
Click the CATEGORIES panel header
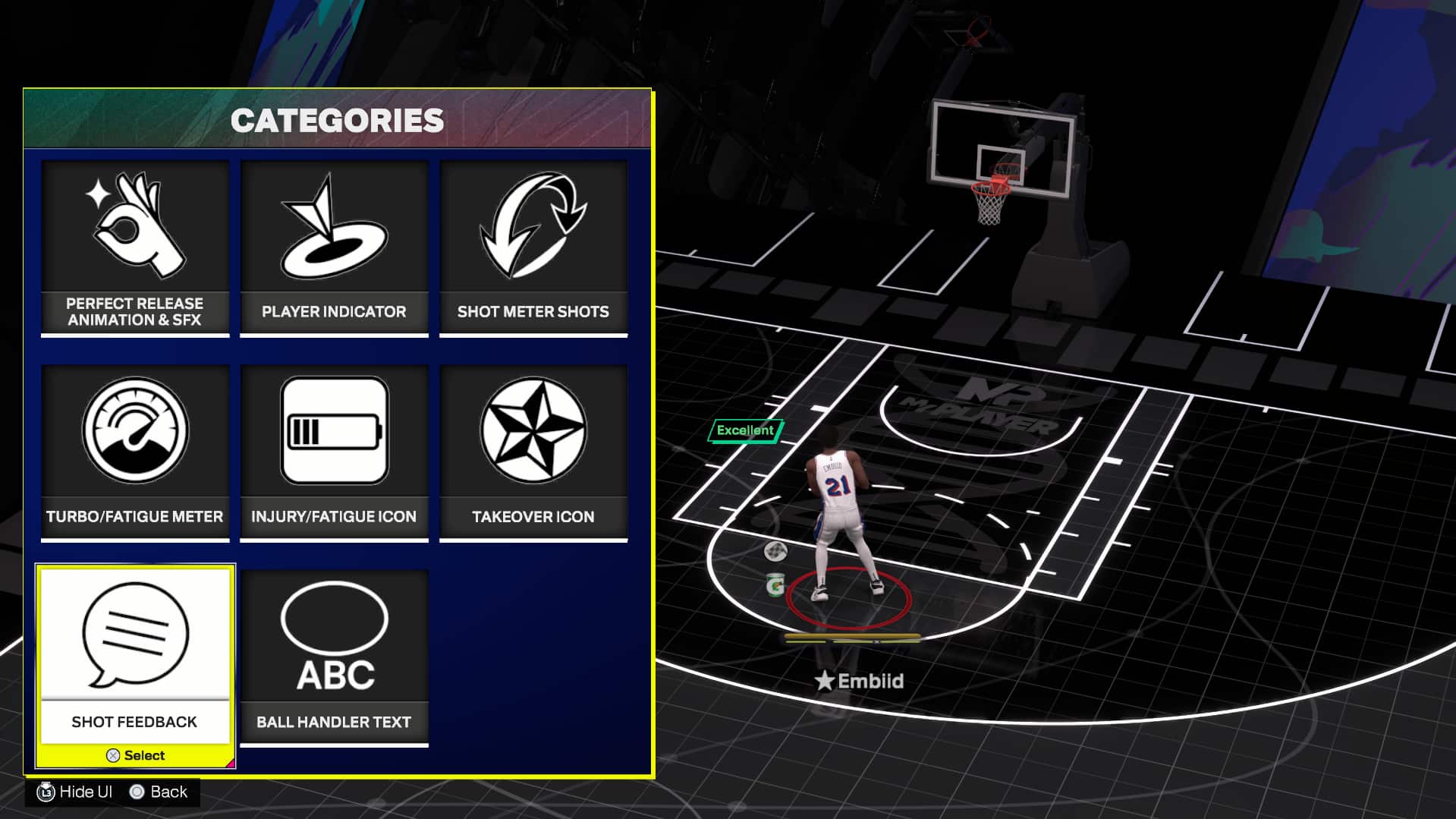(x=338, y=119)
